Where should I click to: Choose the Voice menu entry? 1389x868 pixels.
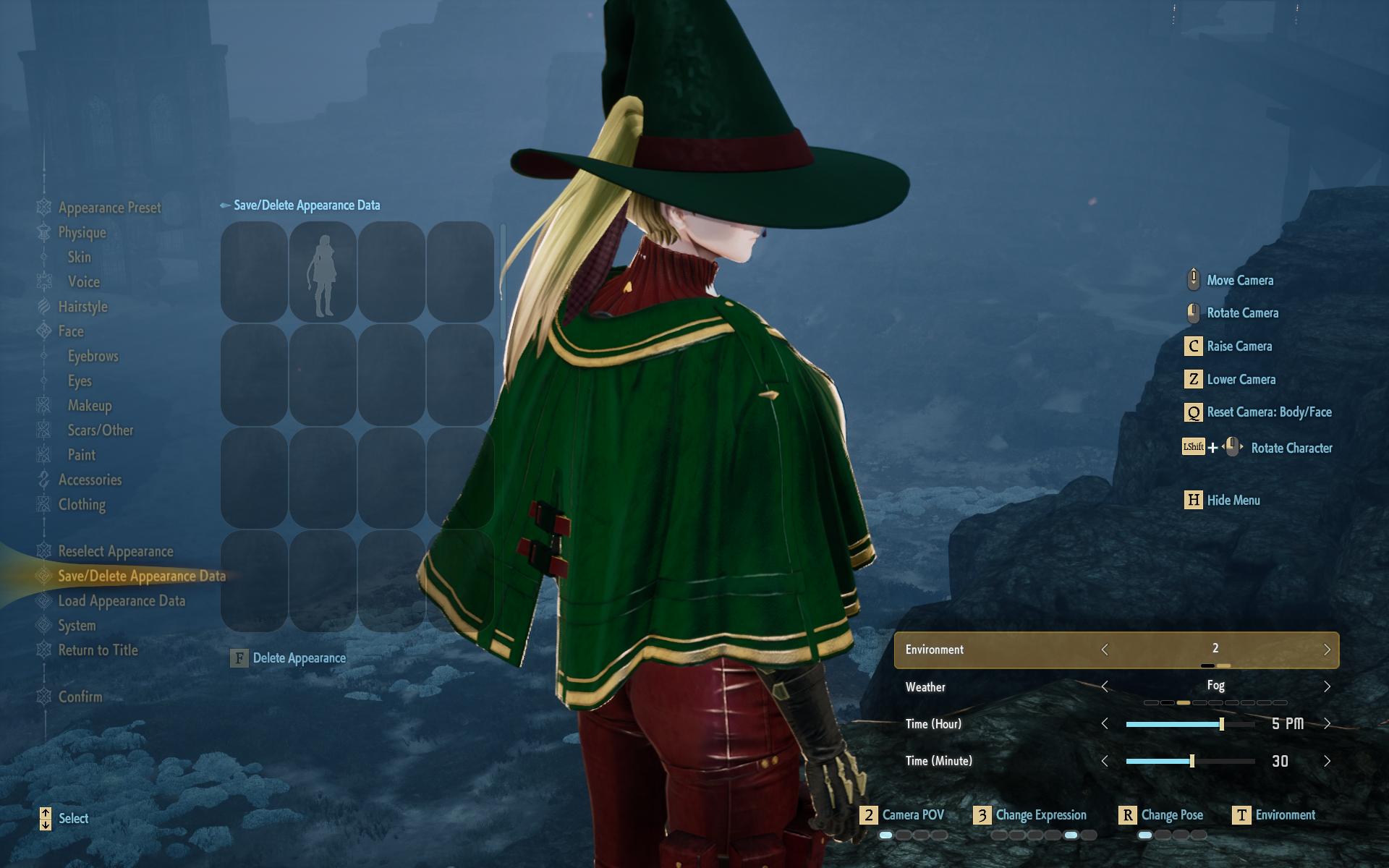83,281
